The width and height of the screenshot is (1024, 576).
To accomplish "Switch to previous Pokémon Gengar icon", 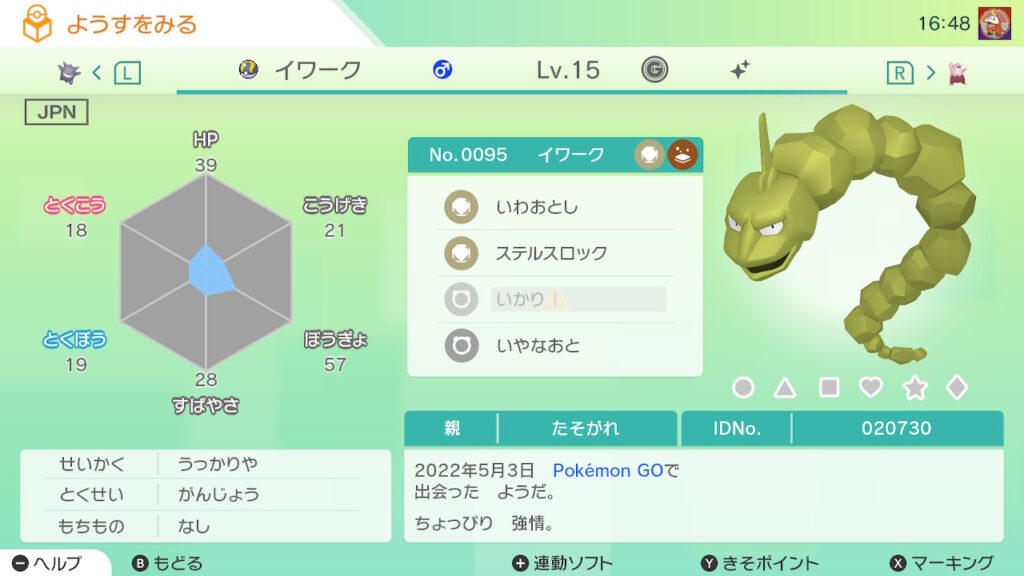I will point(69,71).
